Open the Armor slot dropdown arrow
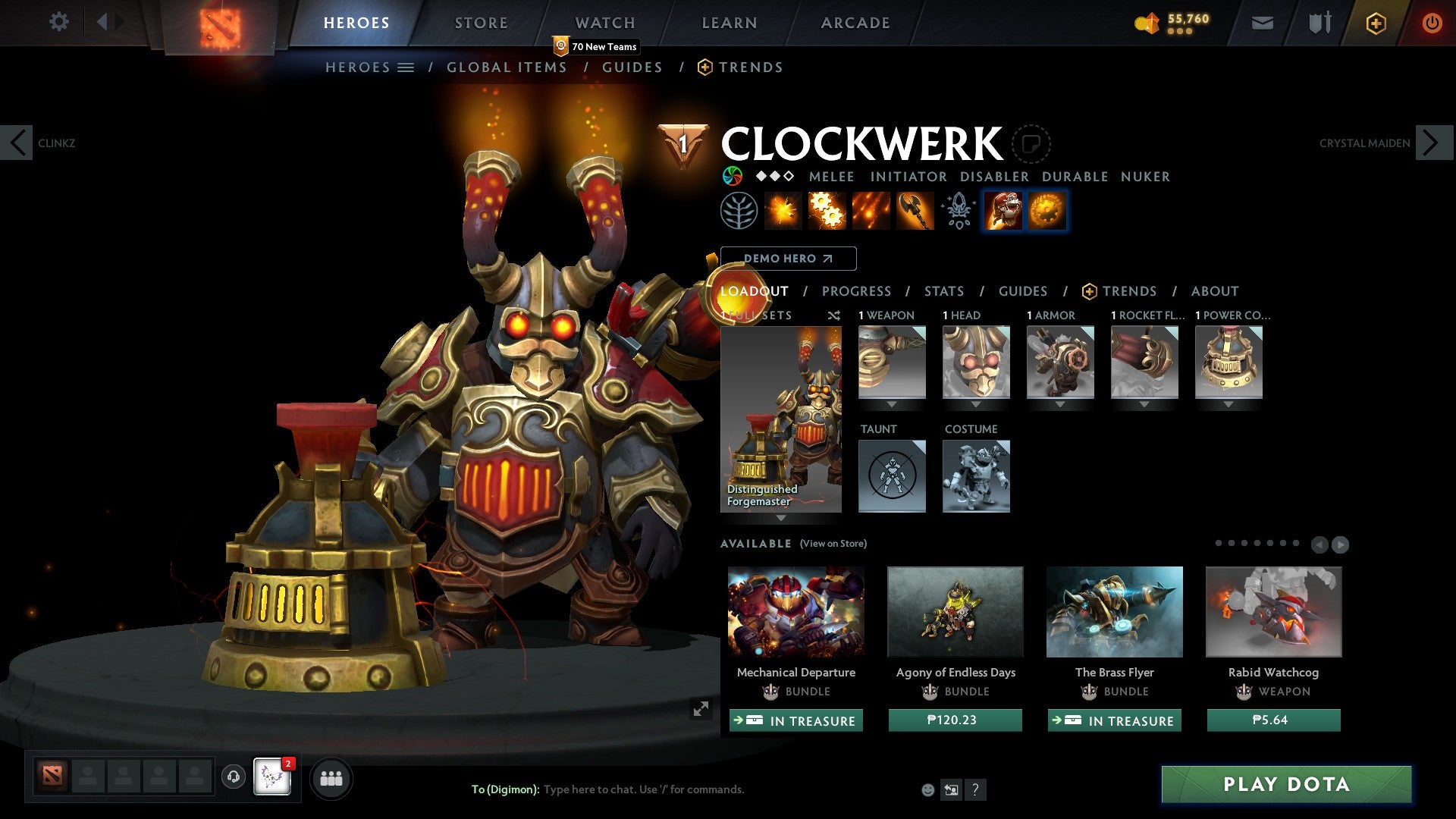The height and width of the screenshot is (819, 1456). coord(1061,404)
